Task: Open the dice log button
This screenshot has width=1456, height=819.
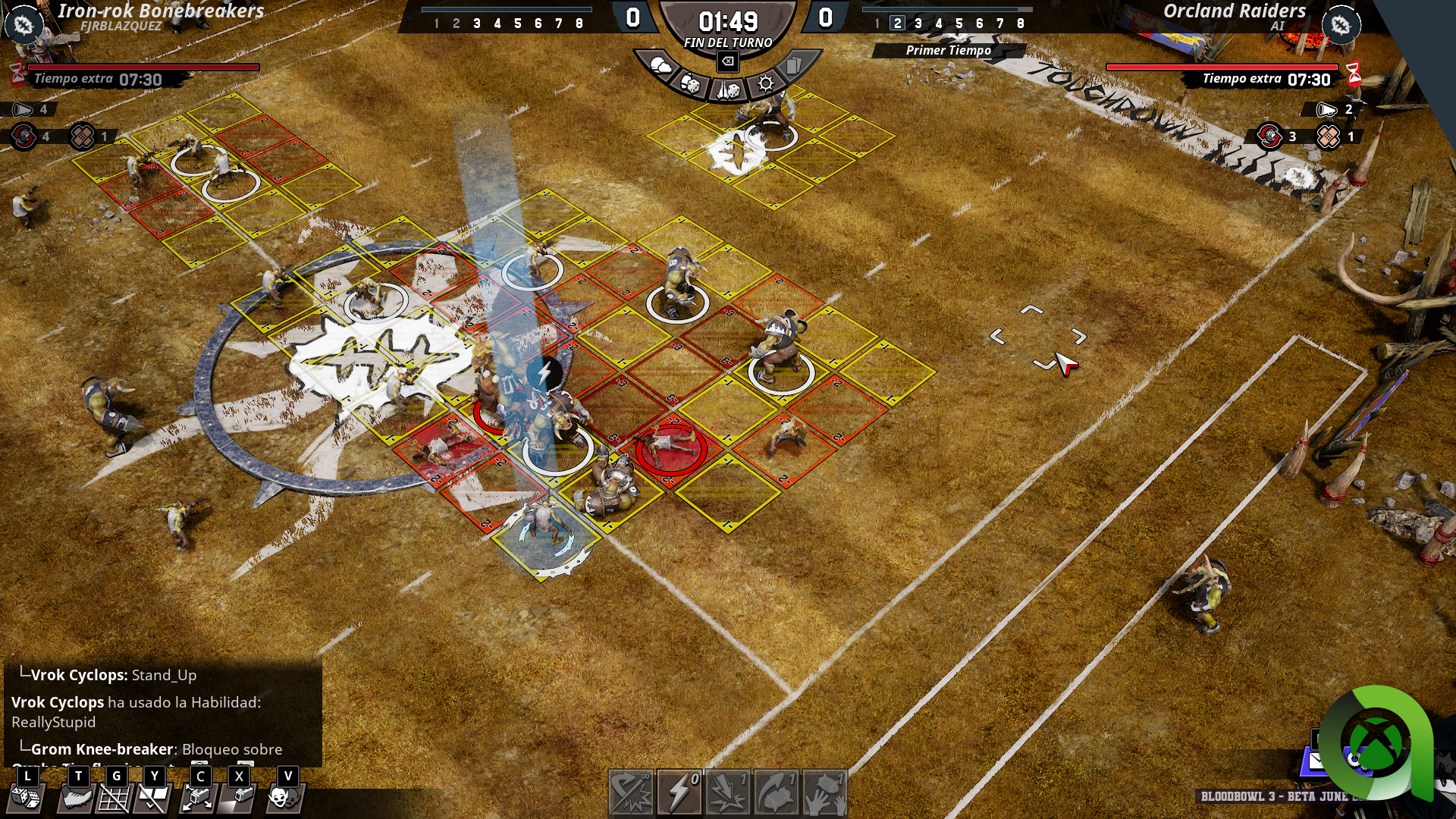Action: tap(27, 796)
